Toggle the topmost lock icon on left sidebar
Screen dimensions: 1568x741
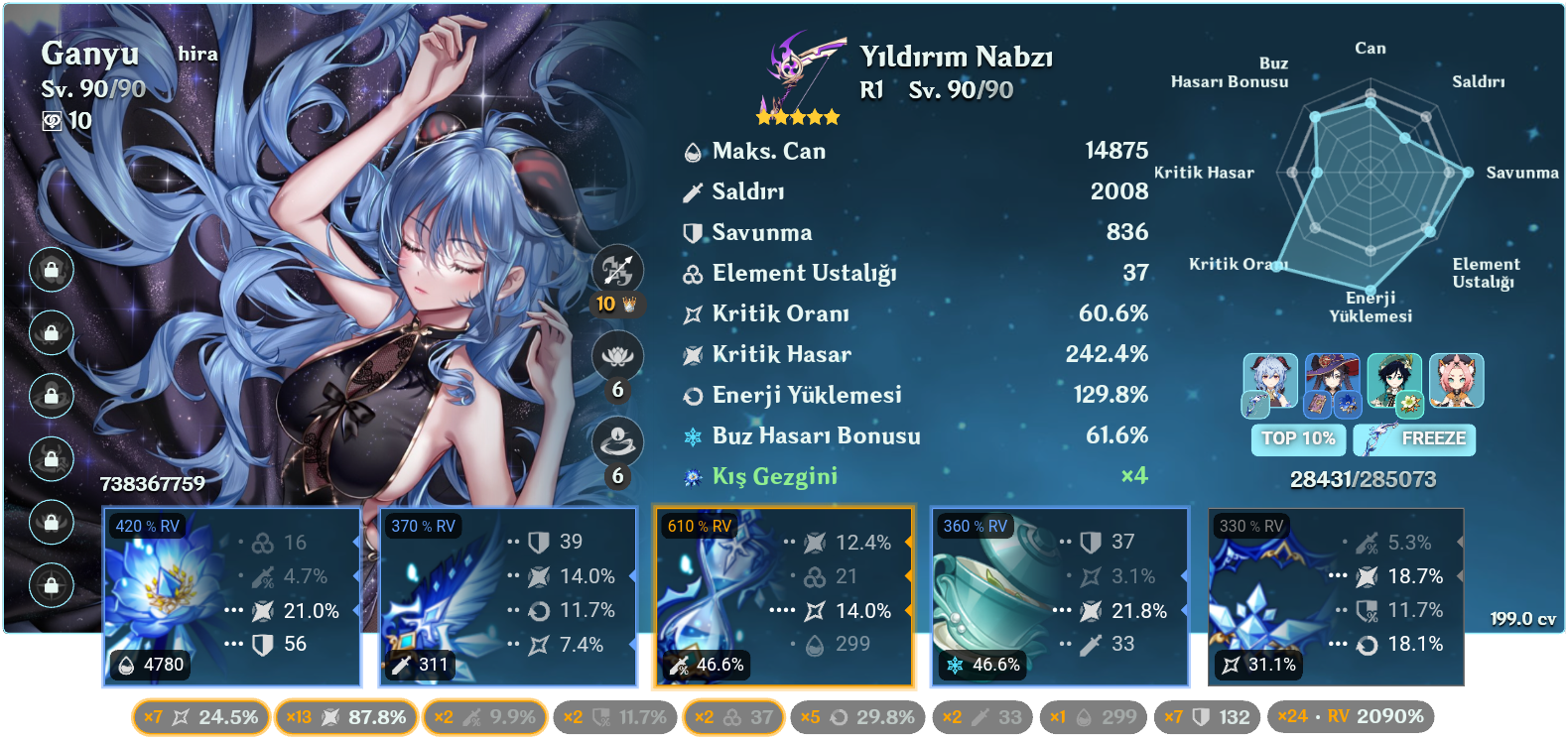click(51, 271)
